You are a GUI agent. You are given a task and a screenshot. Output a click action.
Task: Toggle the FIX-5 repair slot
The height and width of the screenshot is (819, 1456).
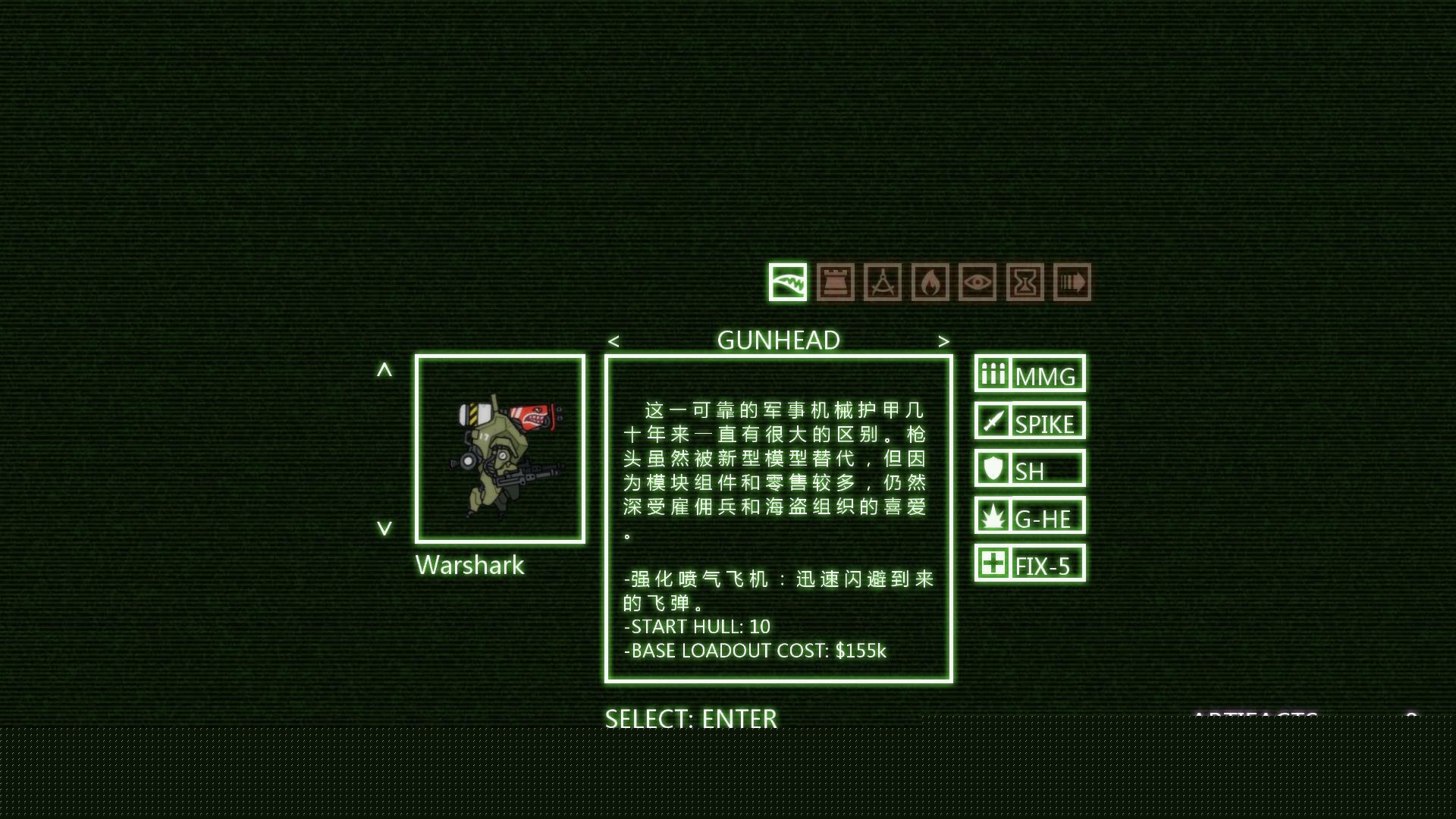pos(1030,563)
